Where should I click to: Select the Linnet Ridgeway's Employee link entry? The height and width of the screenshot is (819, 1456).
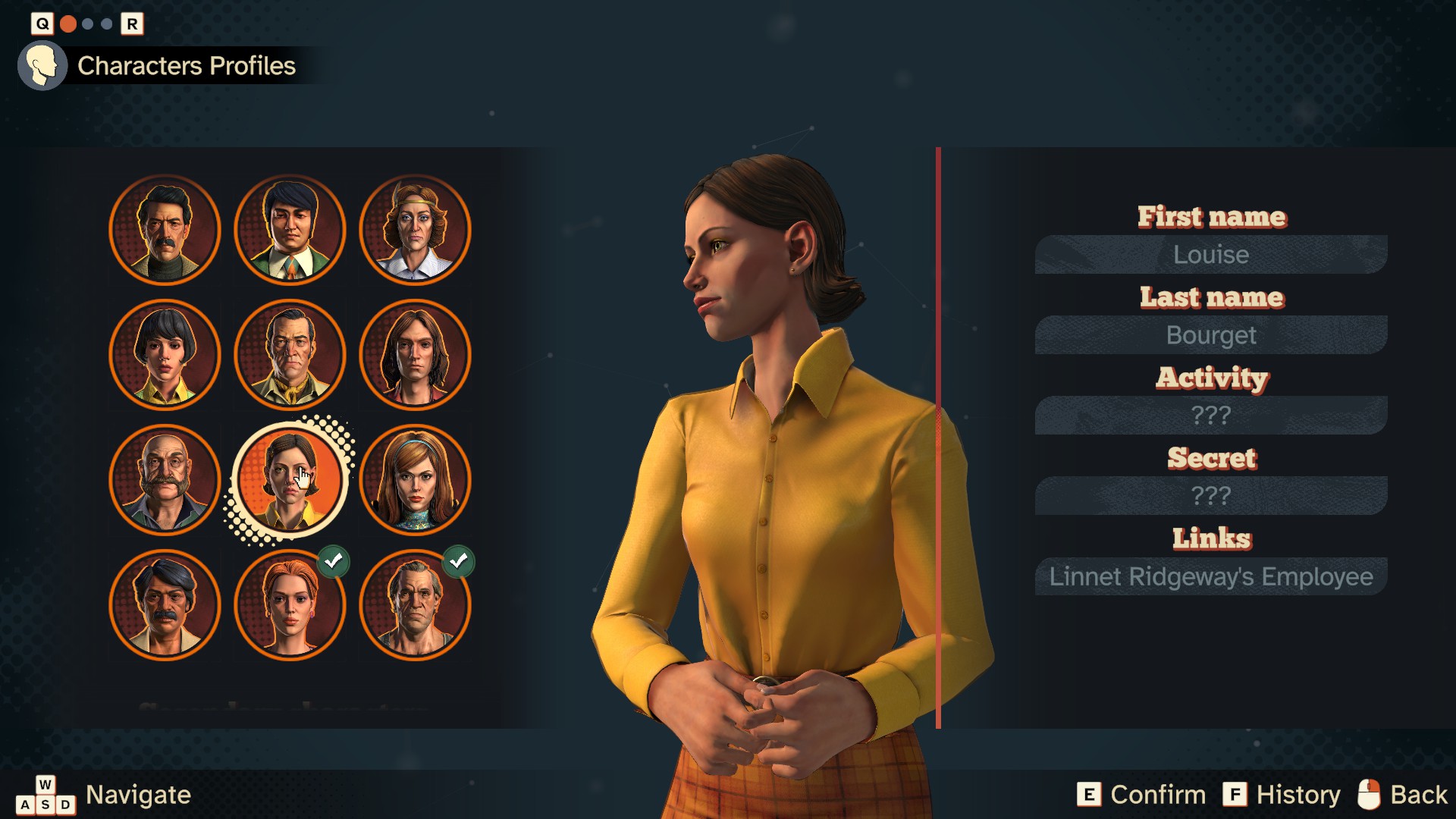1211,576
